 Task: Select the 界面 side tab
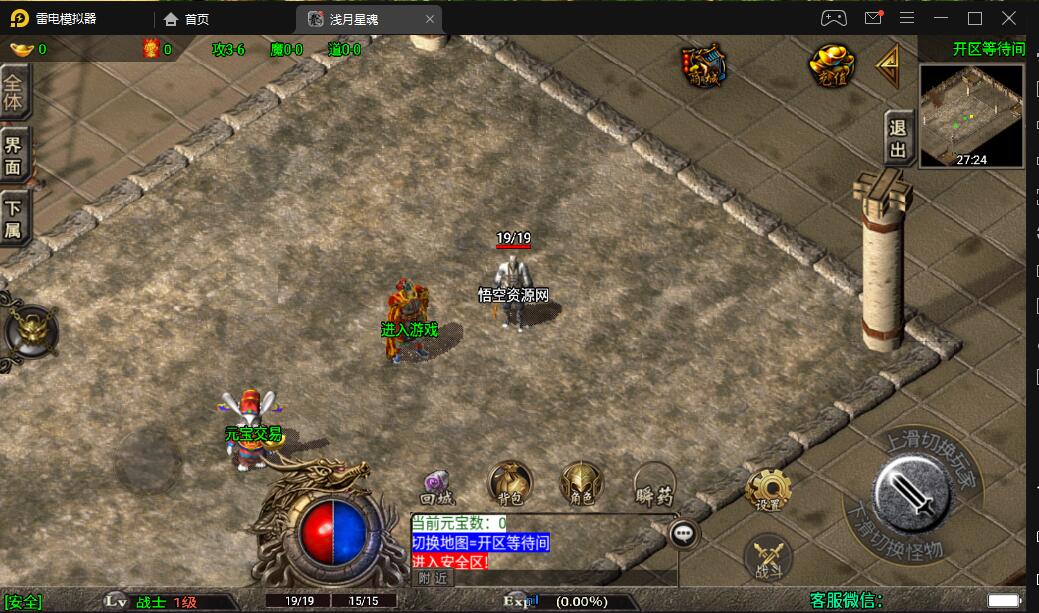coord(14,155)
